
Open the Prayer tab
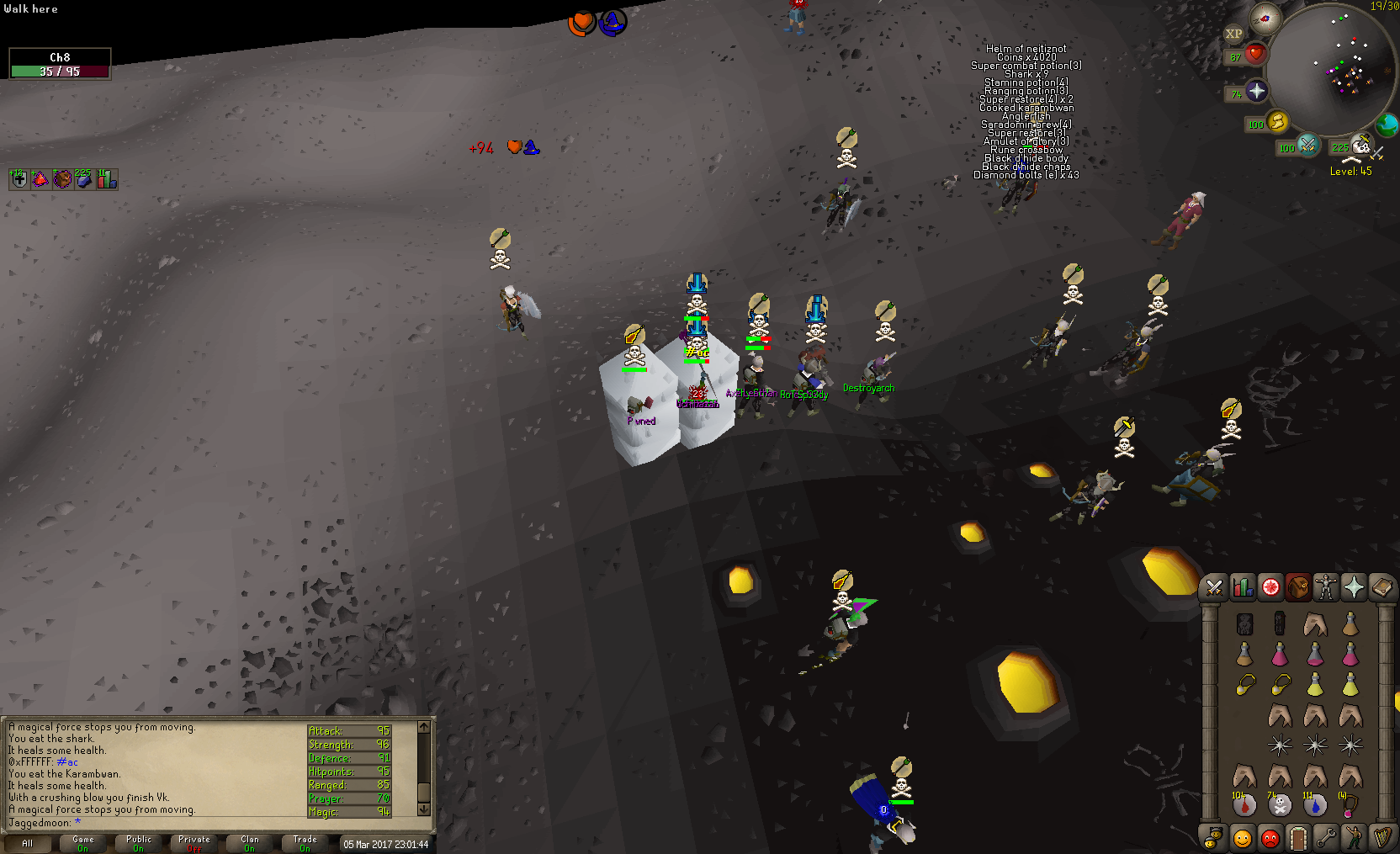pyautogui.click(x=1354, y=587)
